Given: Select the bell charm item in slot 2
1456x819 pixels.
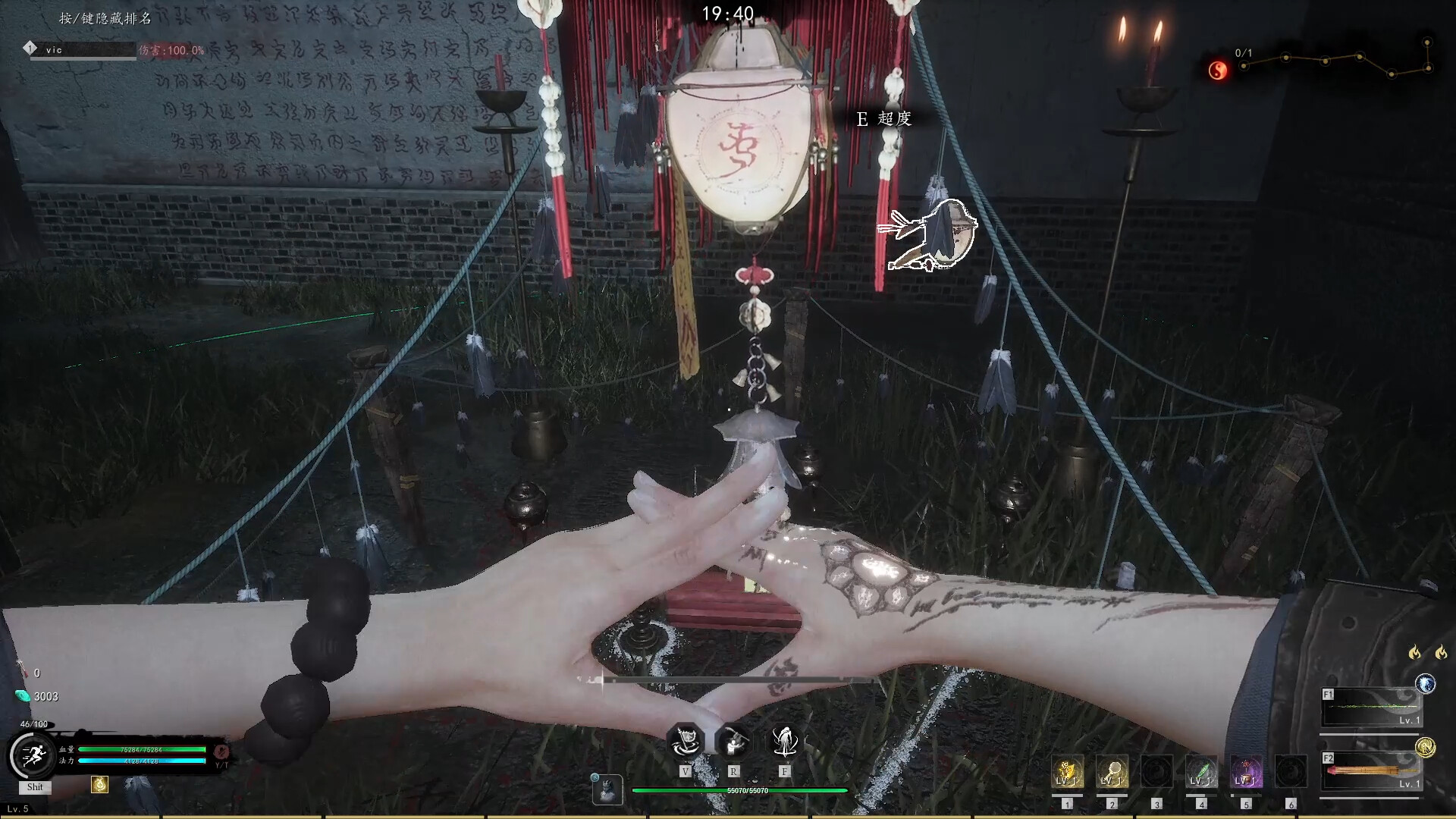Looking at the screenshot, I should (1112, 770).
